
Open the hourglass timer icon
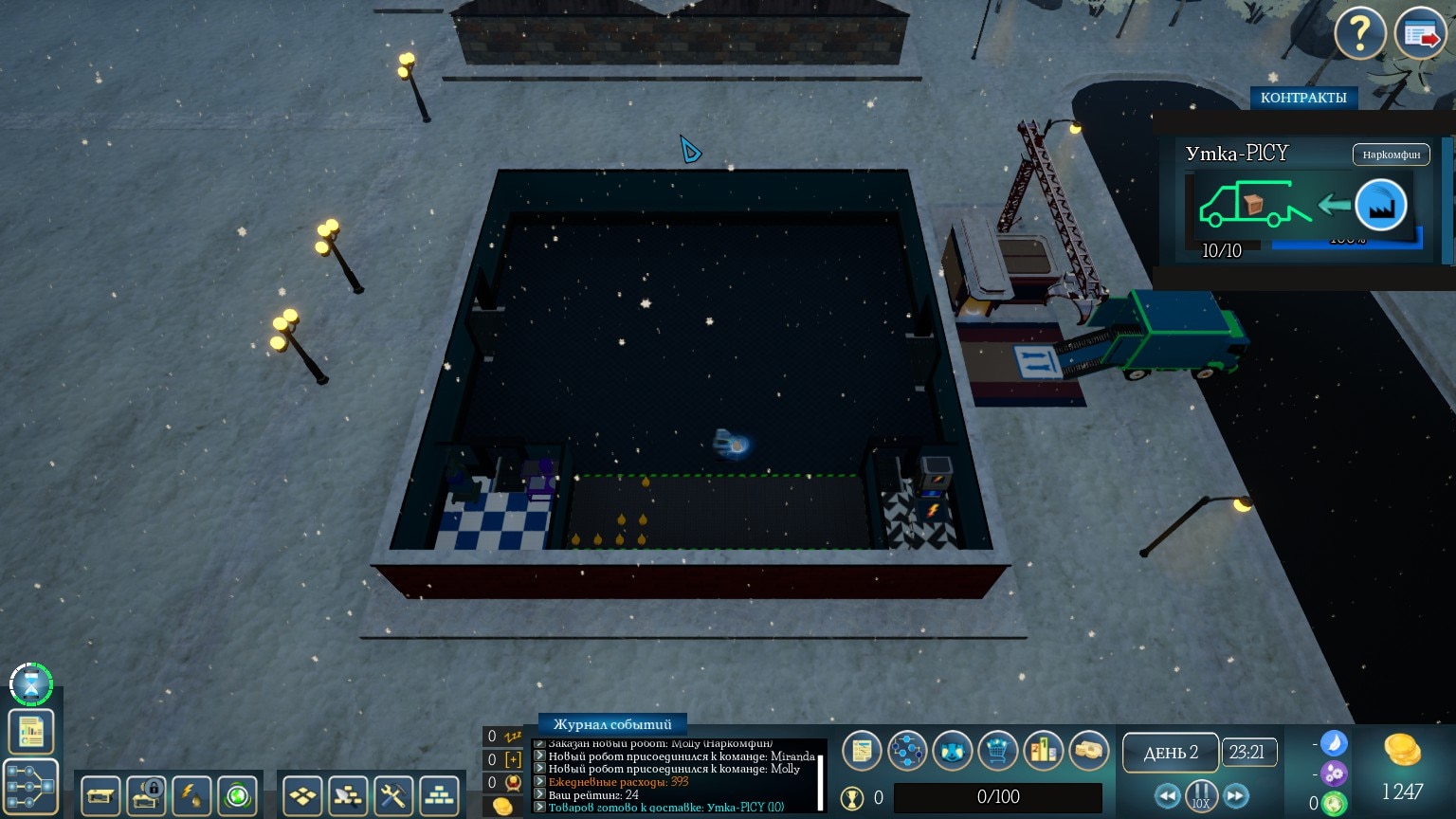click(31, 683)
